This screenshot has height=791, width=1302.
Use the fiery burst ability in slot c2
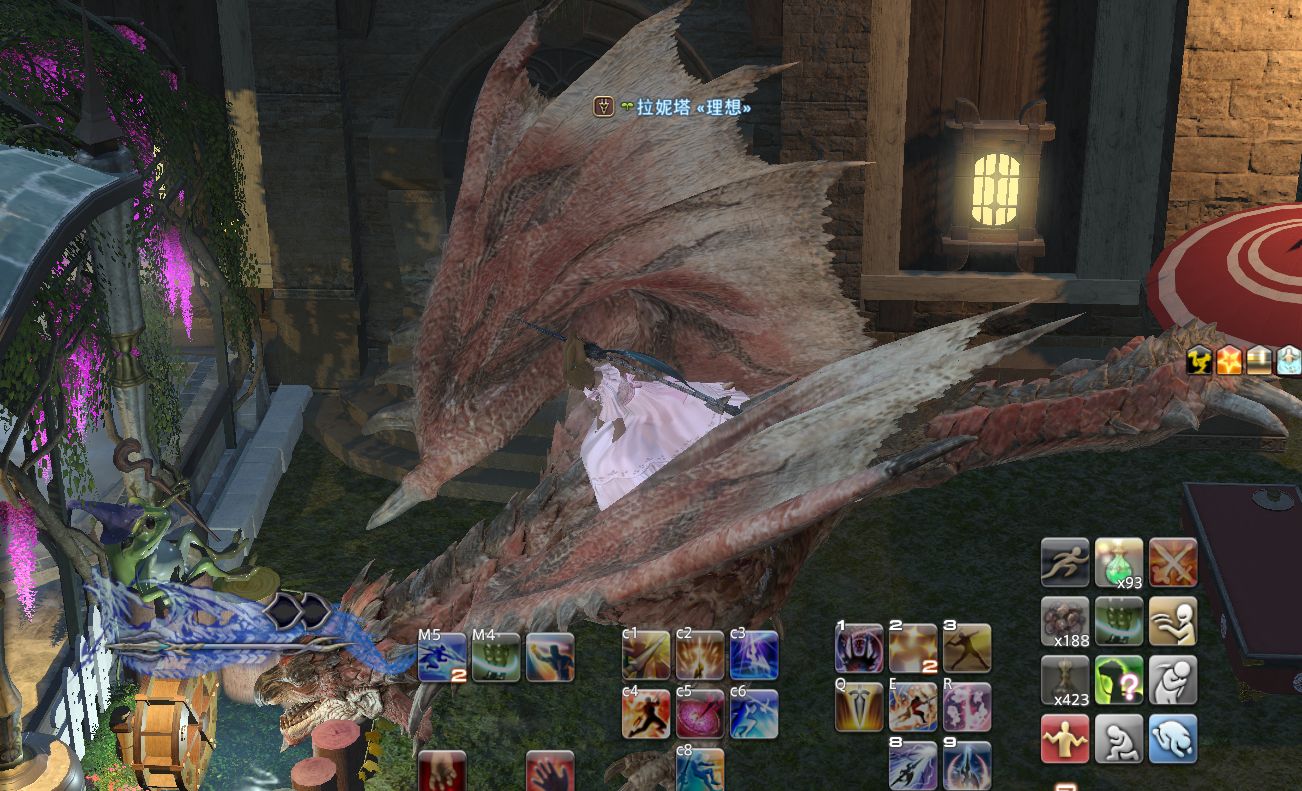coord(700,656)
